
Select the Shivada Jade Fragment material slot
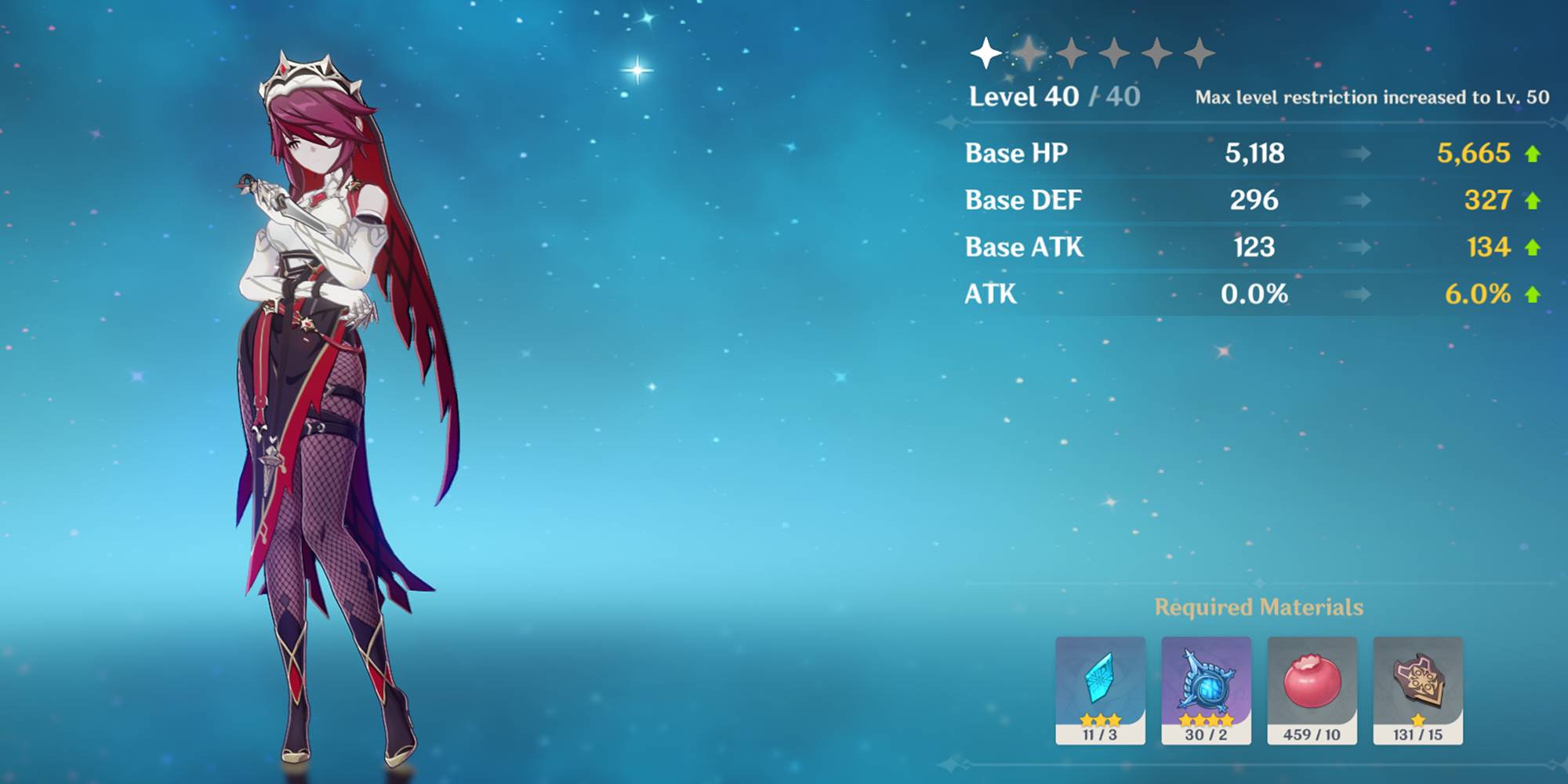pos(1100,688)
